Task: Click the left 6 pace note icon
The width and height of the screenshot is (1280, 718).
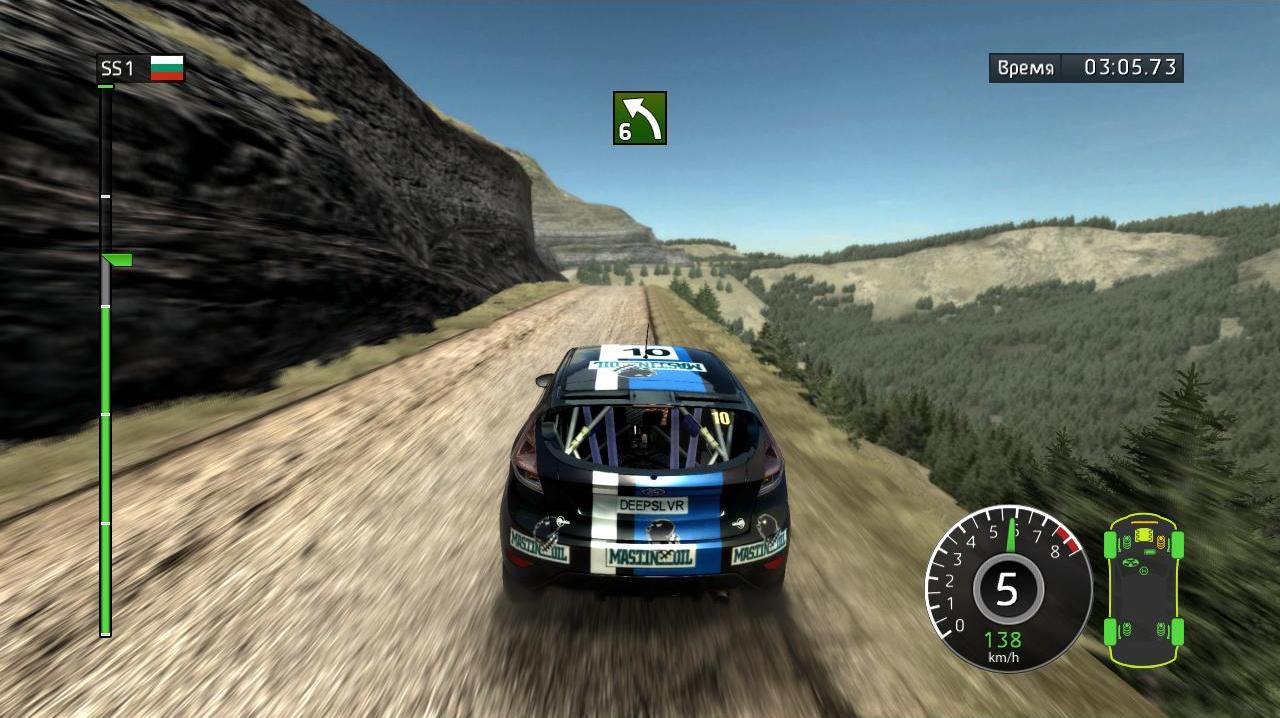Action: point(640,118)
